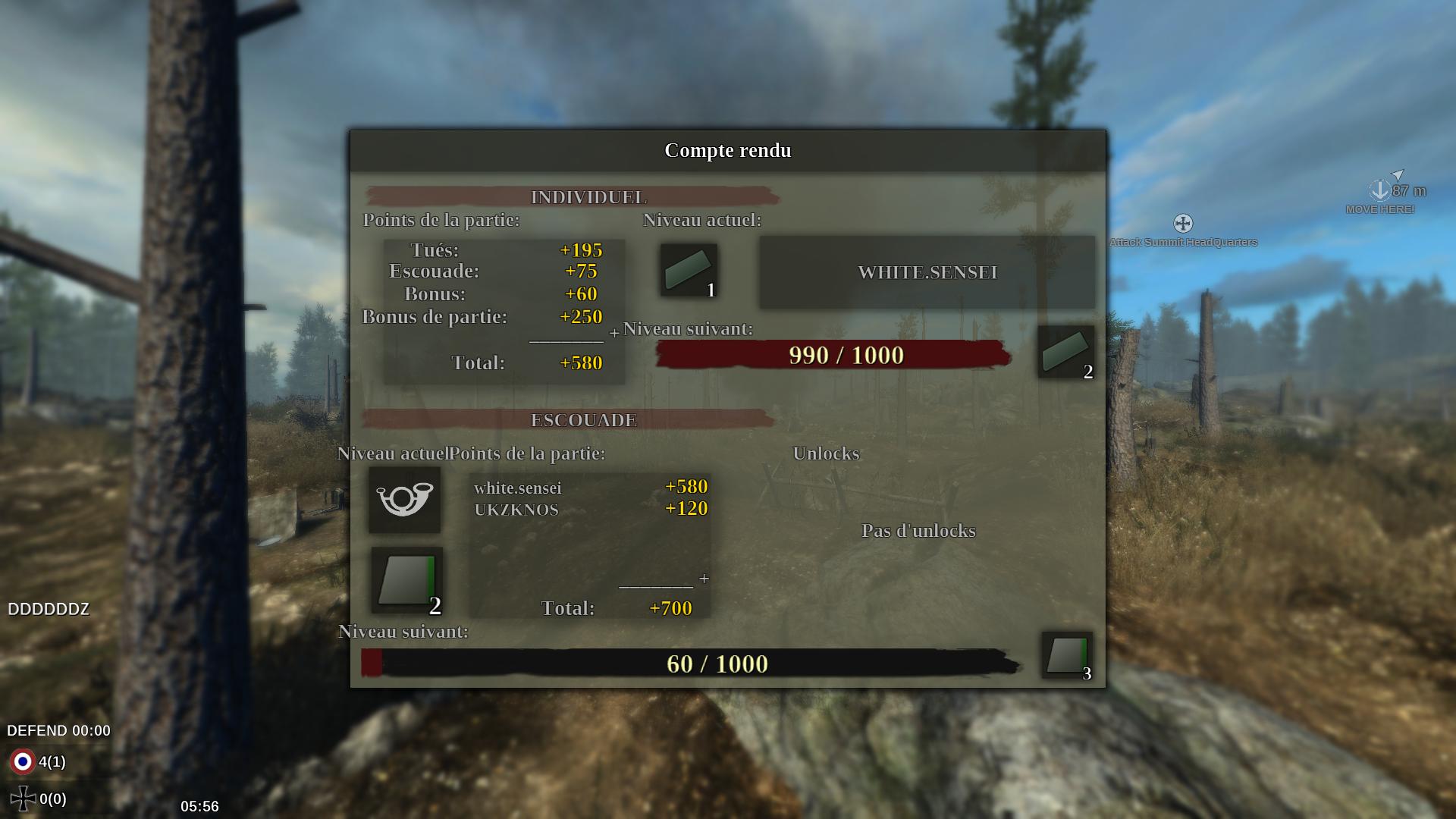Click the WHITE.SENSEI player name panel

[x=927, y=272]
